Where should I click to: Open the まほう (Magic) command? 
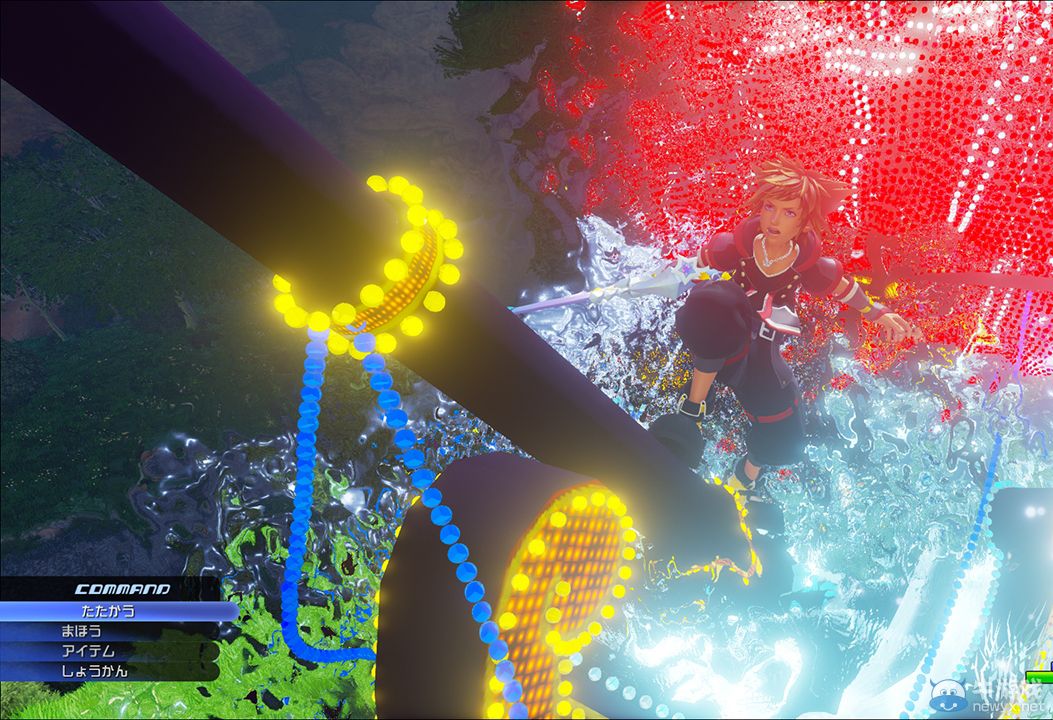(x=82, y=631)
